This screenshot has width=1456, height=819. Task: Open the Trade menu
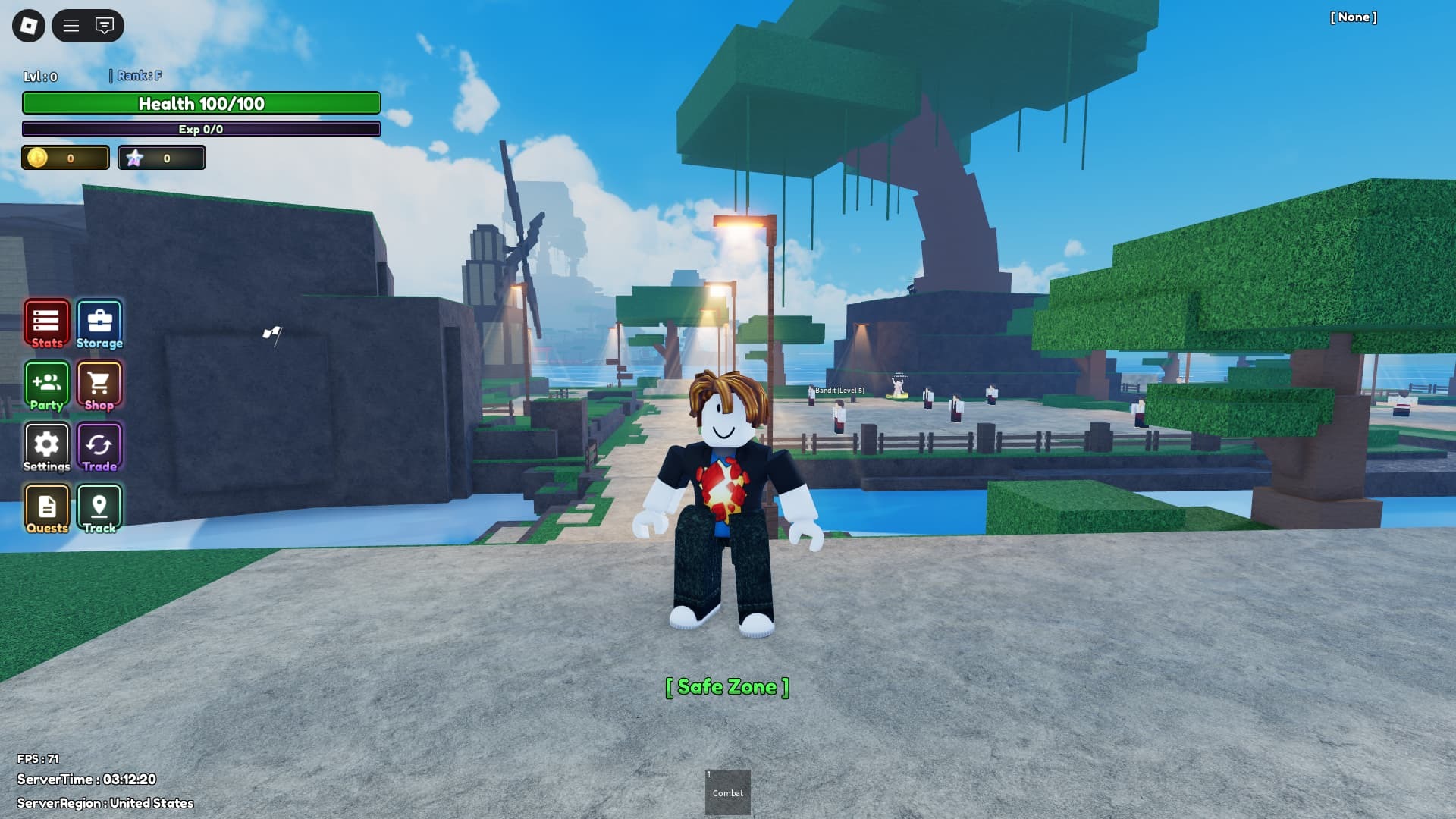tap(99, 447)
